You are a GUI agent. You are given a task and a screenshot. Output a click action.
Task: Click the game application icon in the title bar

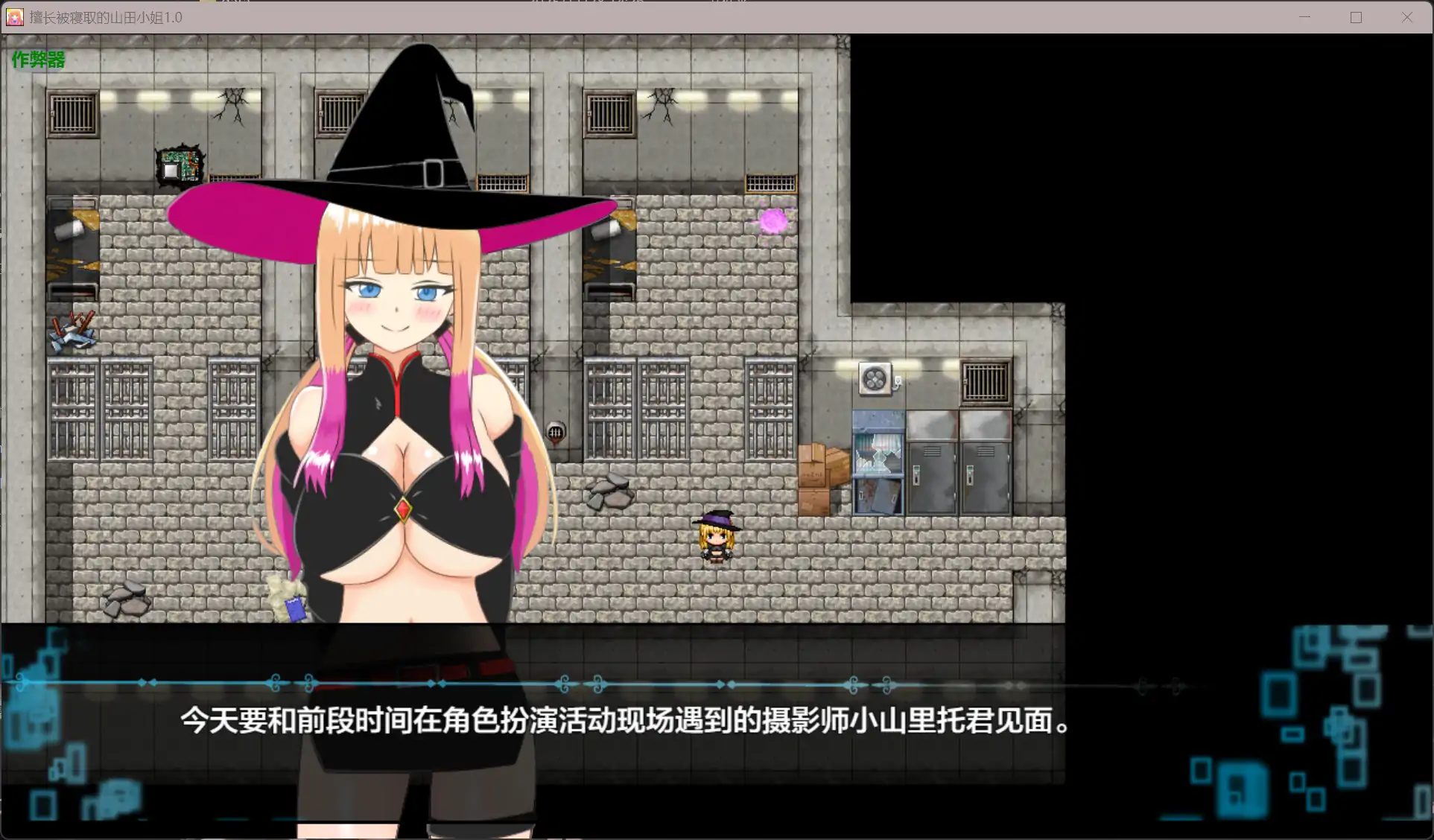tap(13, 16)
